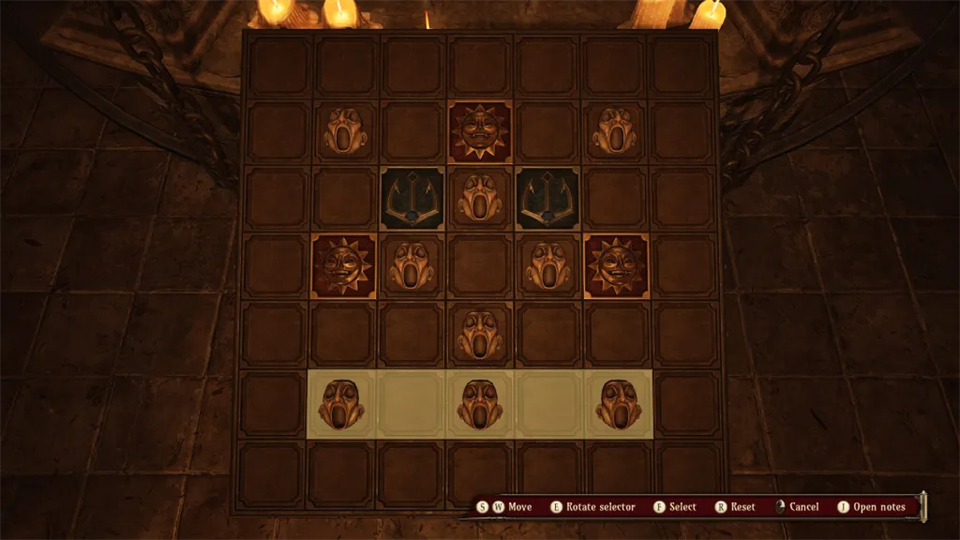Choose the left mask in the highlighted selector
Viewport: 960px width, 540px height.
click(x=342, y=403)
